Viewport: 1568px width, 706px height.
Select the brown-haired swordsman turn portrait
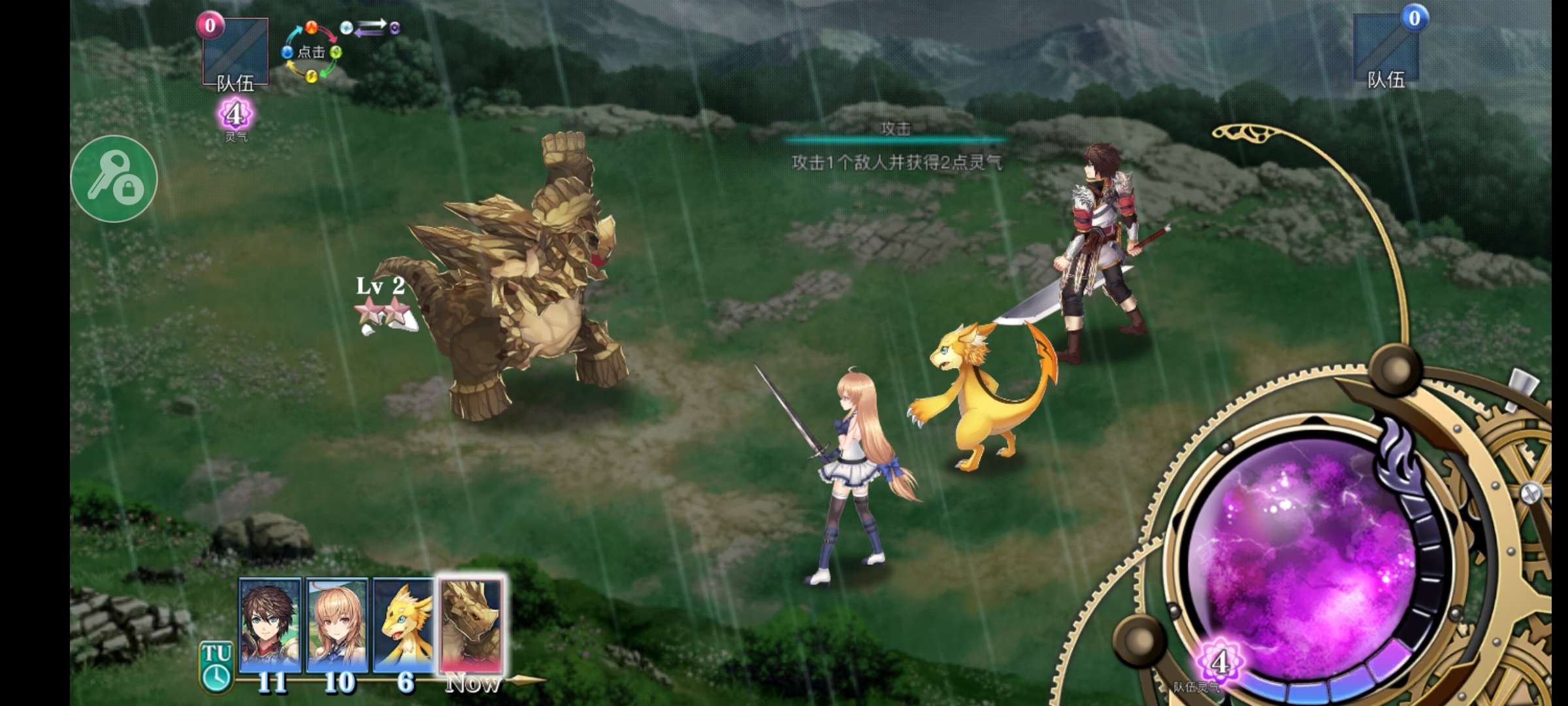tap(270, 625)
